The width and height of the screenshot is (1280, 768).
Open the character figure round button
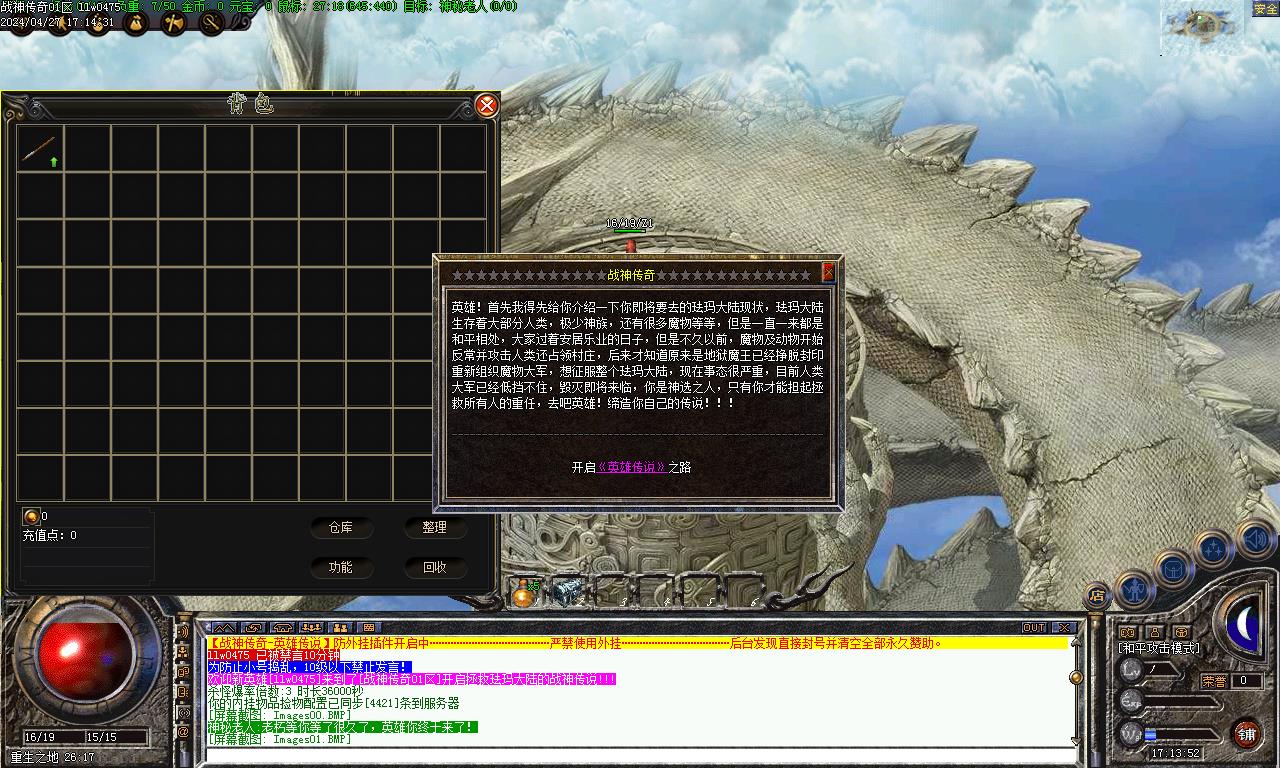pos(1135,590)
